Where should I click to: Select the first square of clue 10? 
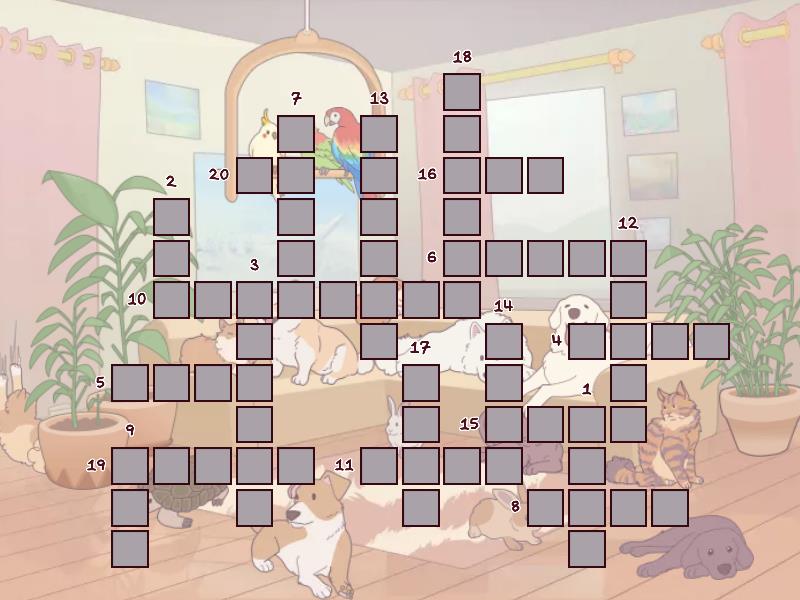171,299
